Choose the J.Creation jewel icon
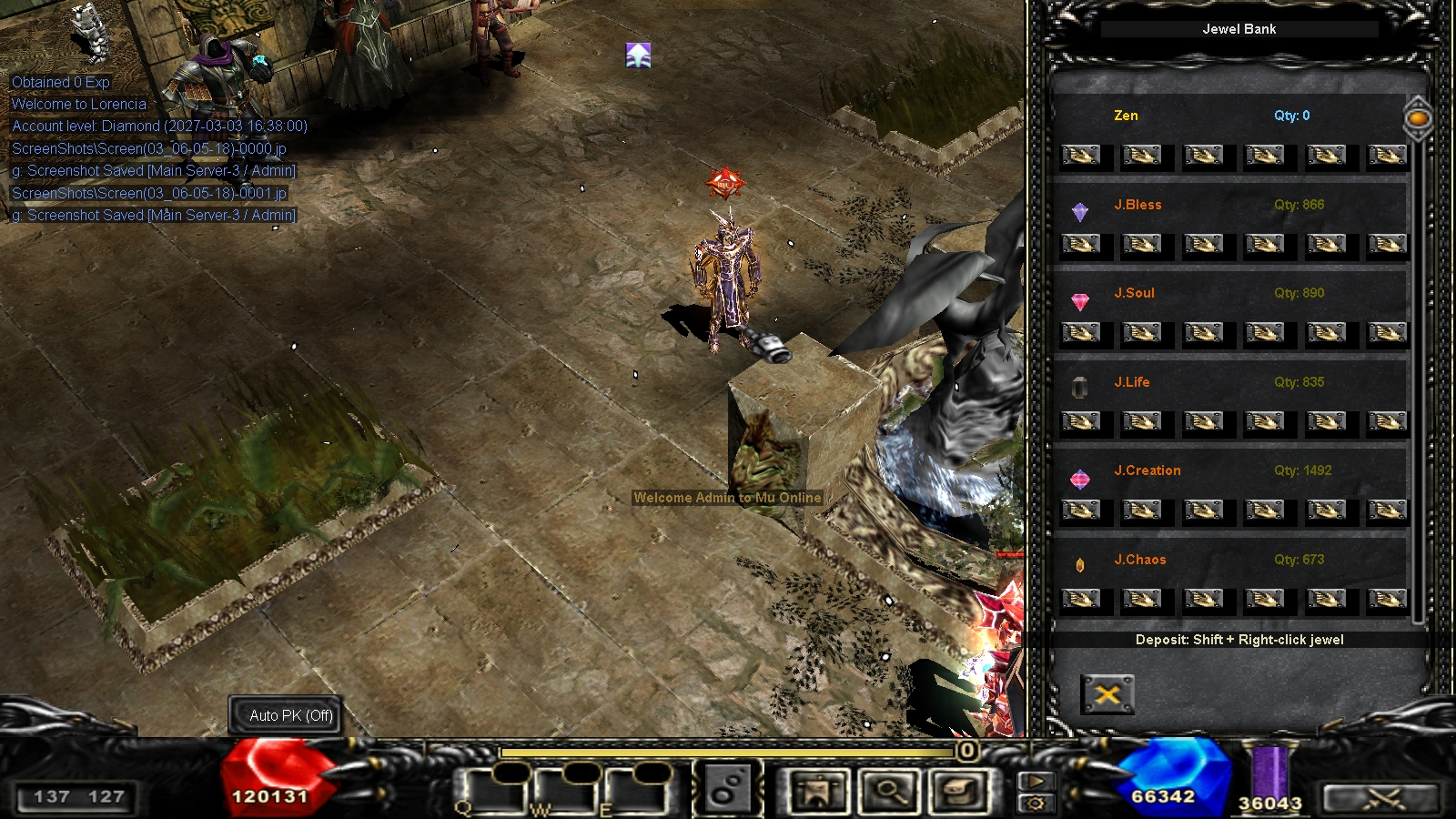The image size is (1456, 819). [x=1080, y=479]
